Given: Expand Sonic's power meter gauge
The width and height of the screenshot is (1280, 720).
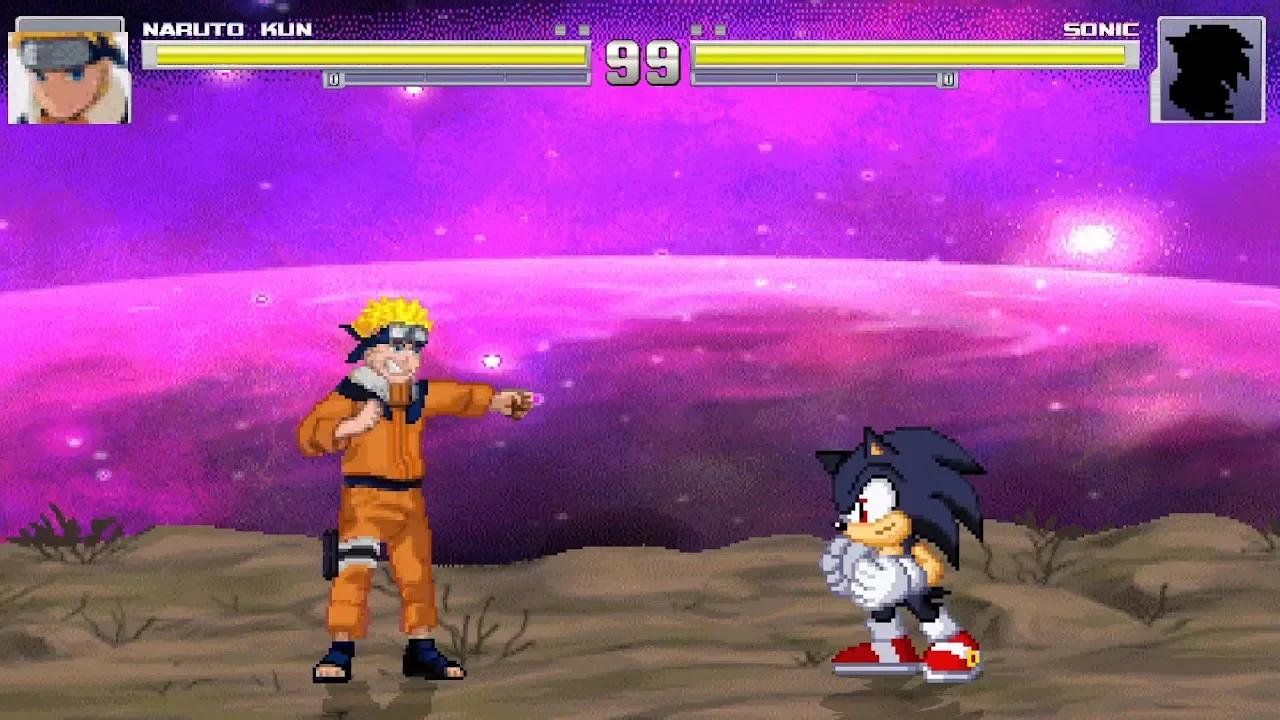Looking at the screenshot, I should pos(825,79).
